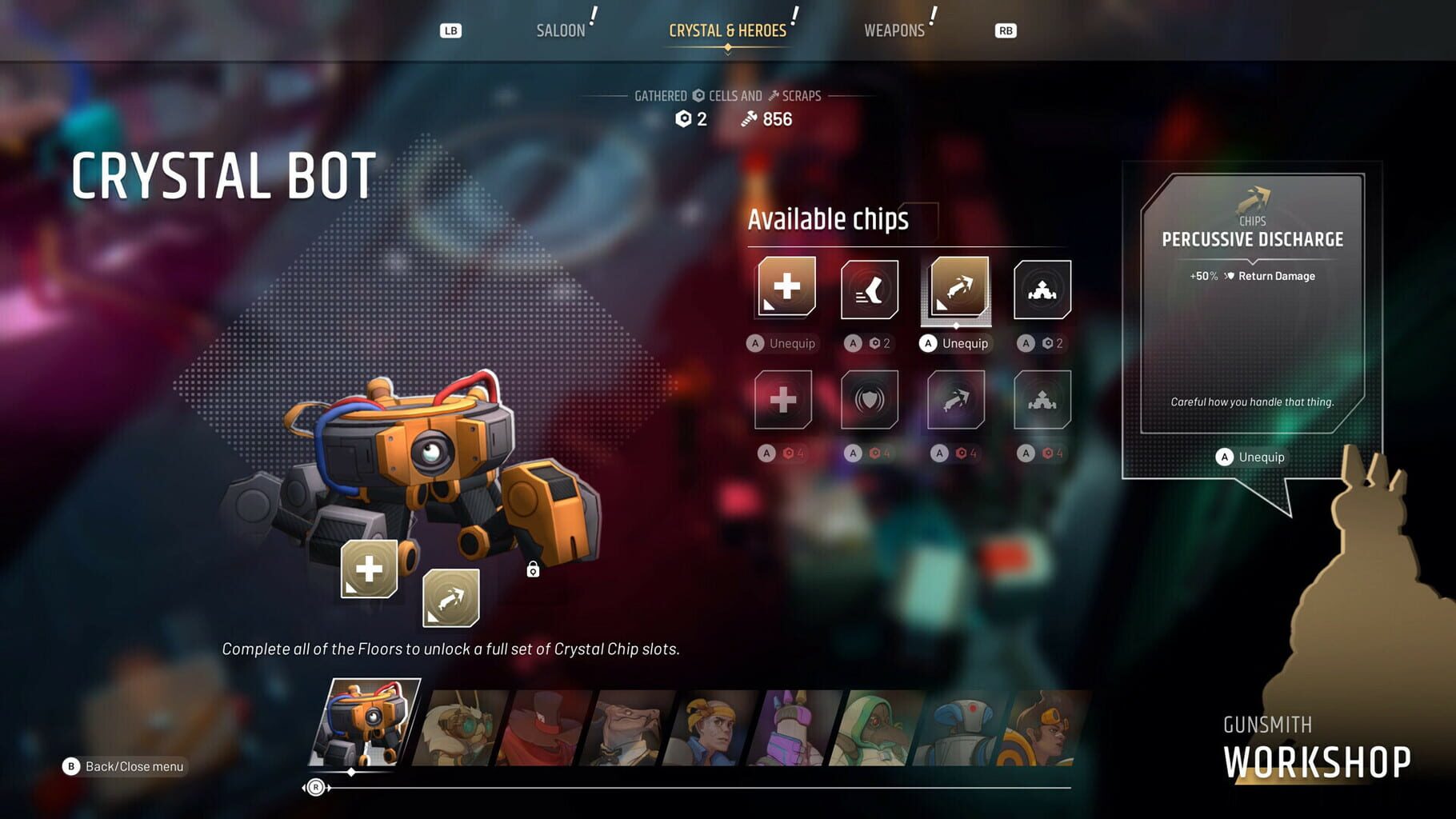Image resolution: width=1456 pixels, height=819 pixels.
Task: Unequip the highlighted Percussive Discharge chip
Action: point(954,342)
